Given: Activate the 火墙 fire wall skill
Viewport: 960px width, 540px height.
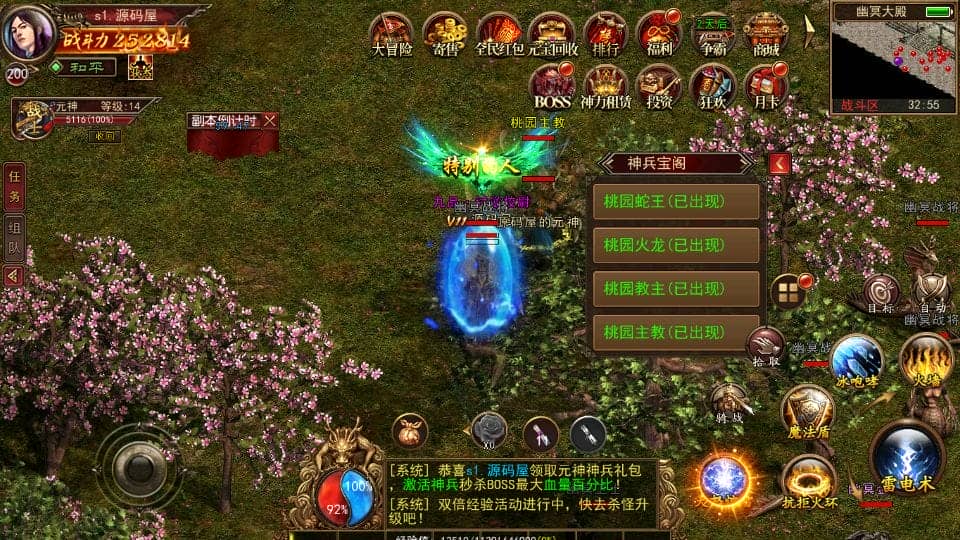Looking at the screenshot, I should click(x=925, y=360).
